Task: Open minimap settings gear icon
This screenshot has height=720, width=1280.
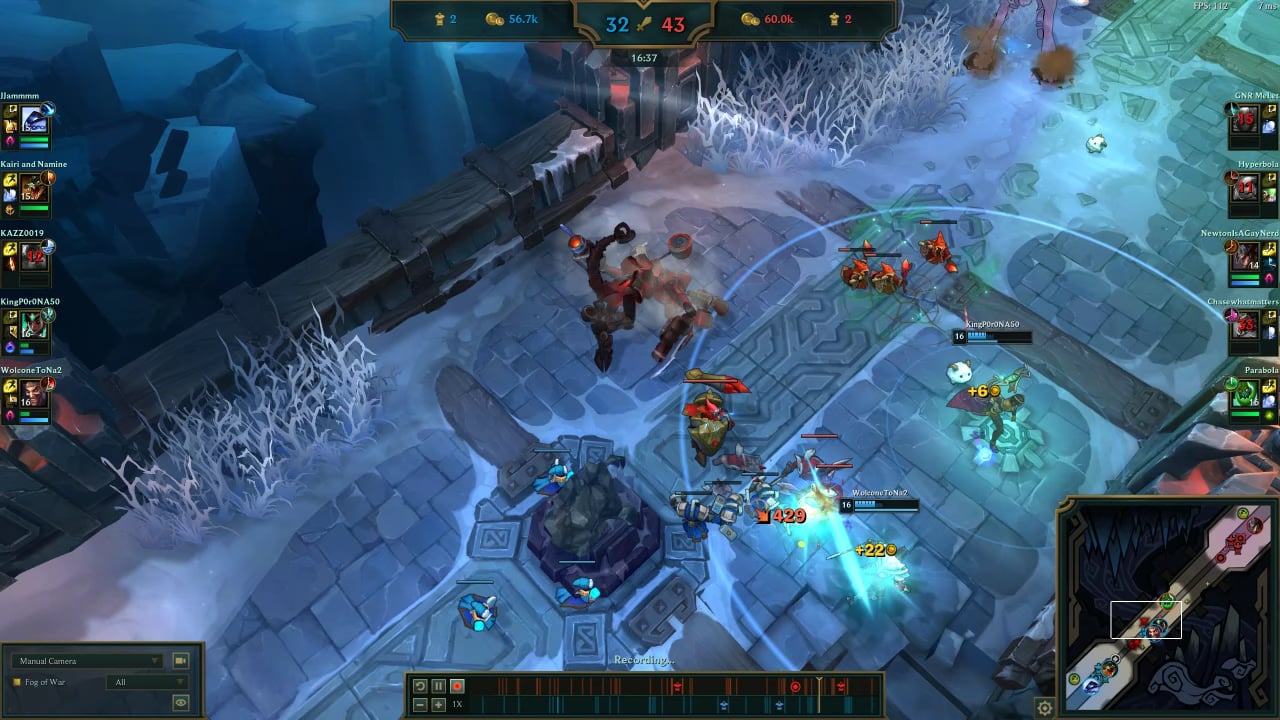Action: (1045, 708)
